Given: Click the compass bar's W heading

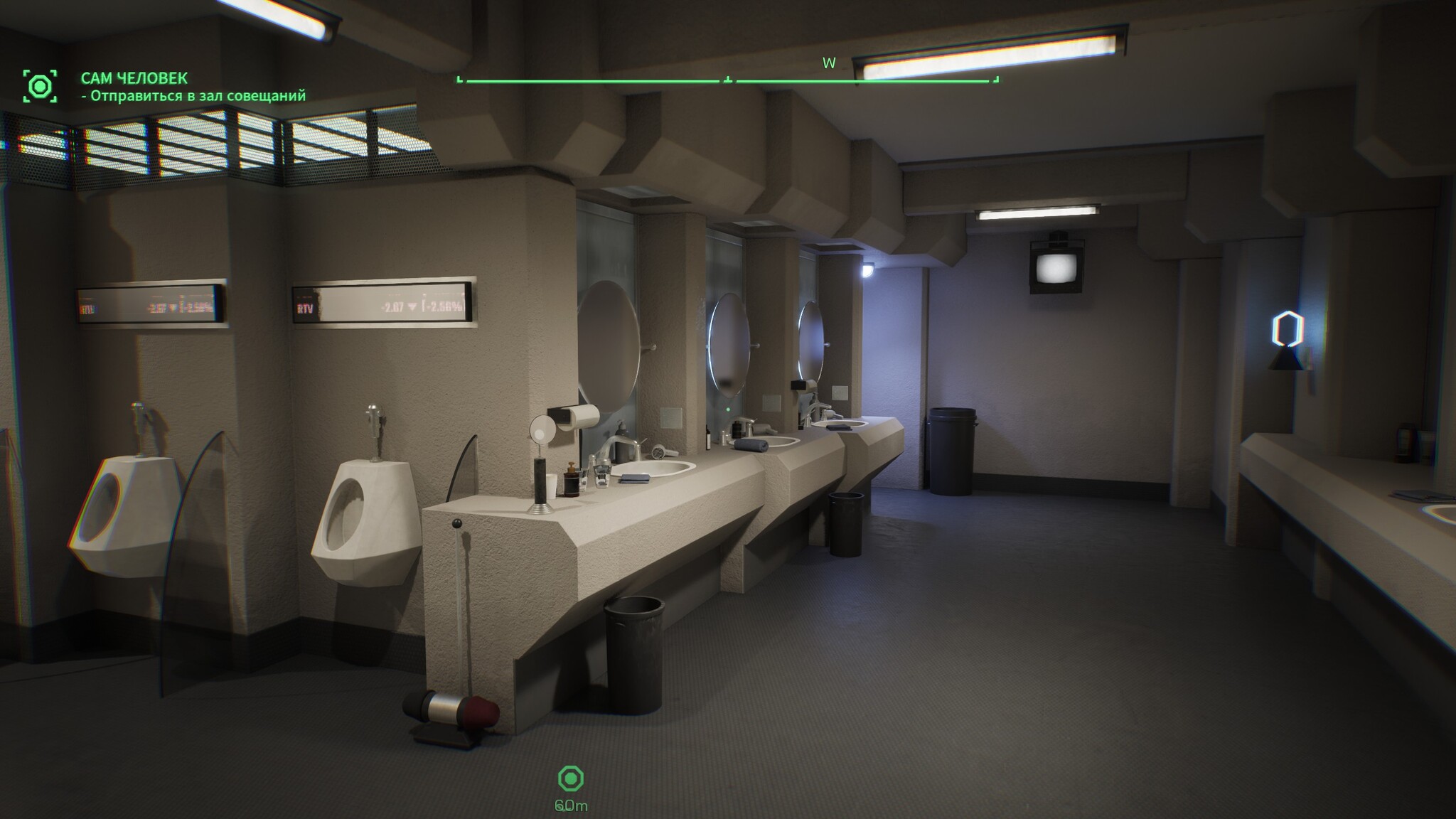Looking at the screenshot, I should tap(829, 63).
